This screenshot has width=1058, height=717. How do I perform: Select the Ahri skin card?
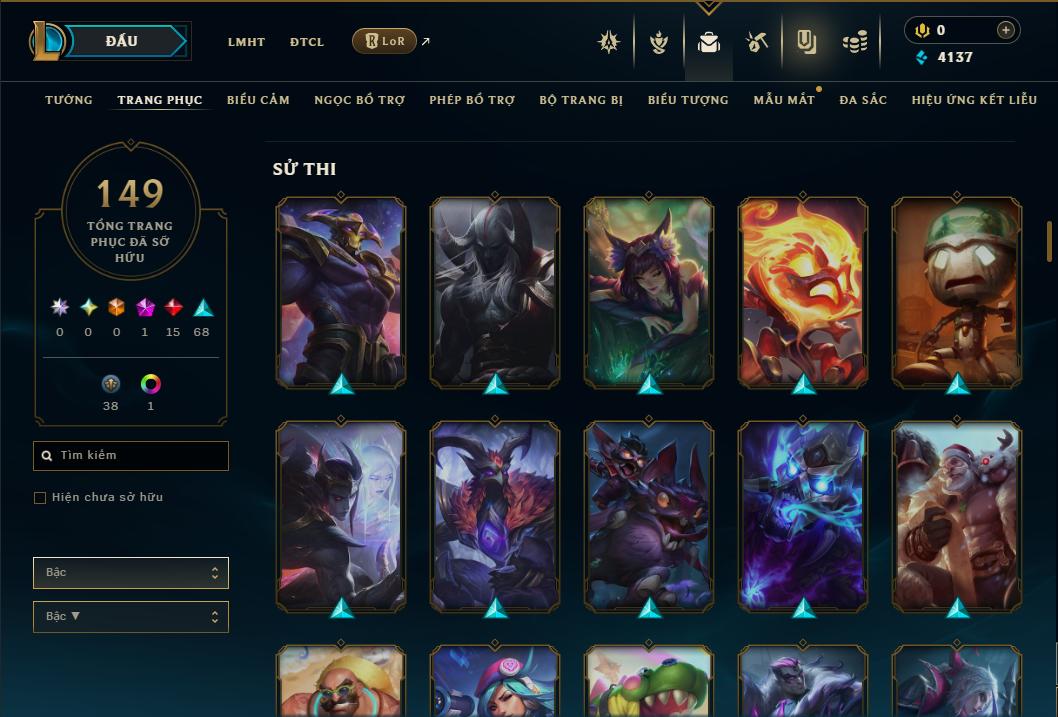click(x=649, y=292)
